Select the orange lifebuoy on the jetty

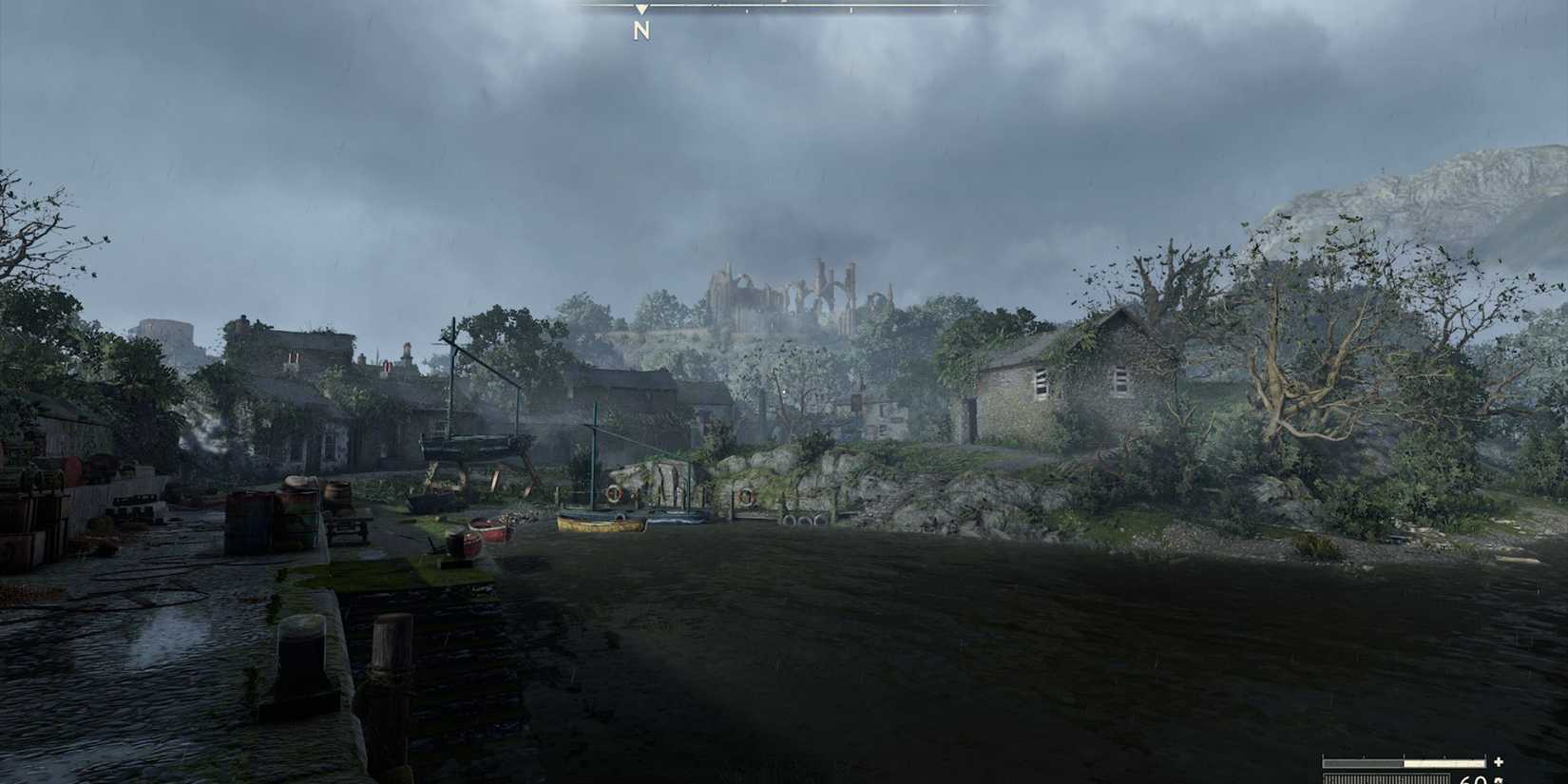pyautogui.click(x=746, y=495)
